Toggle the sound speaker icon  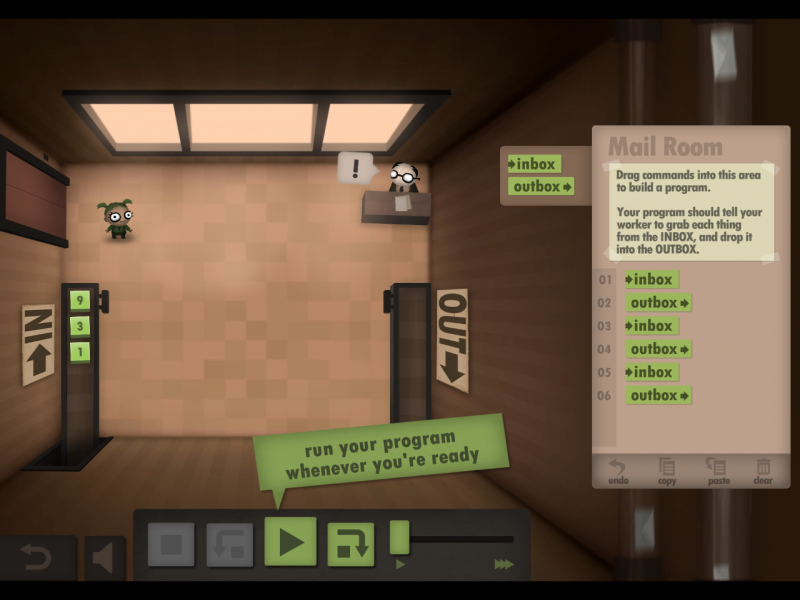(x=104, y=558)
